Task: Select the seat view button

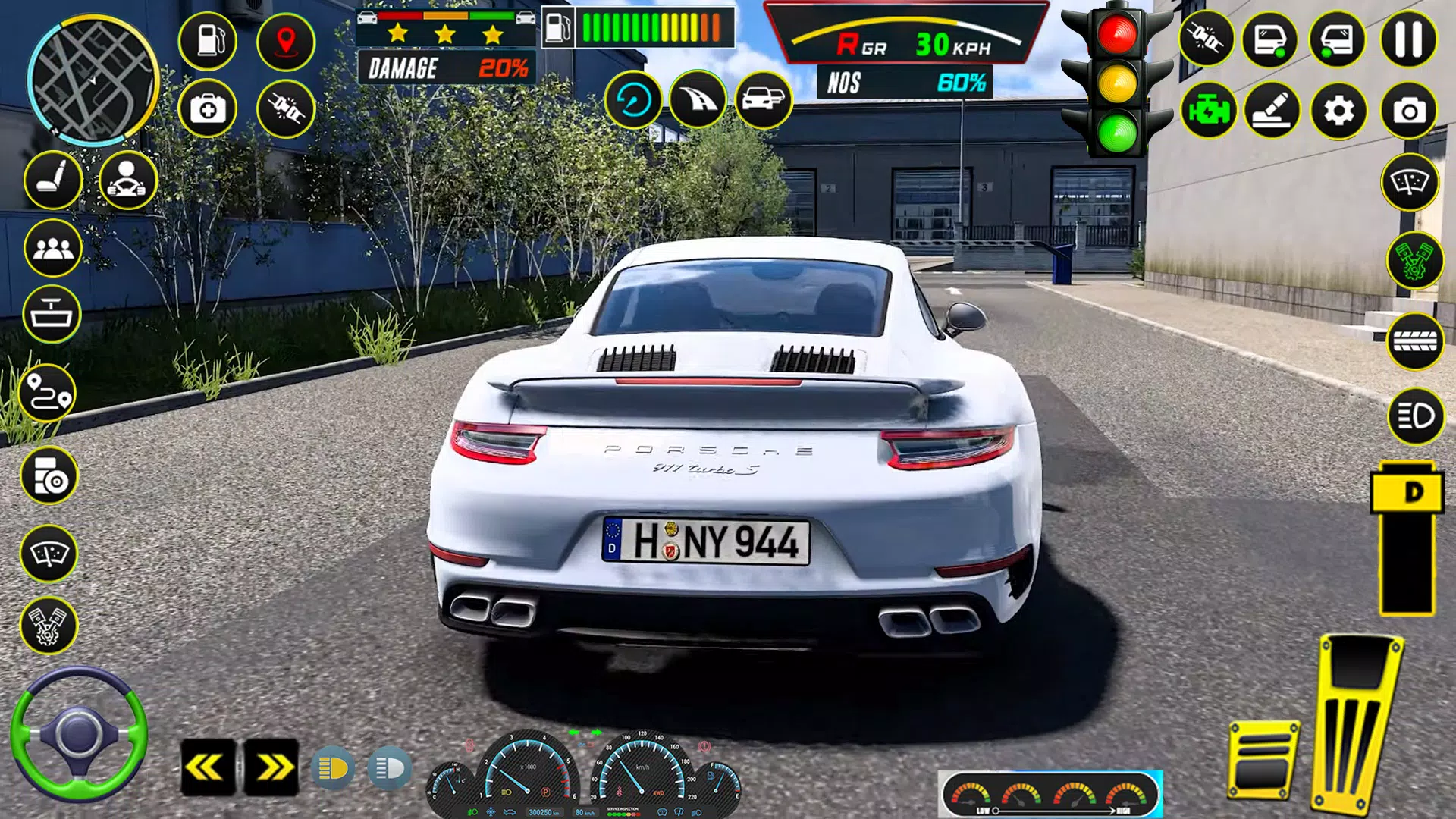Action: click(x=52, y=180)
